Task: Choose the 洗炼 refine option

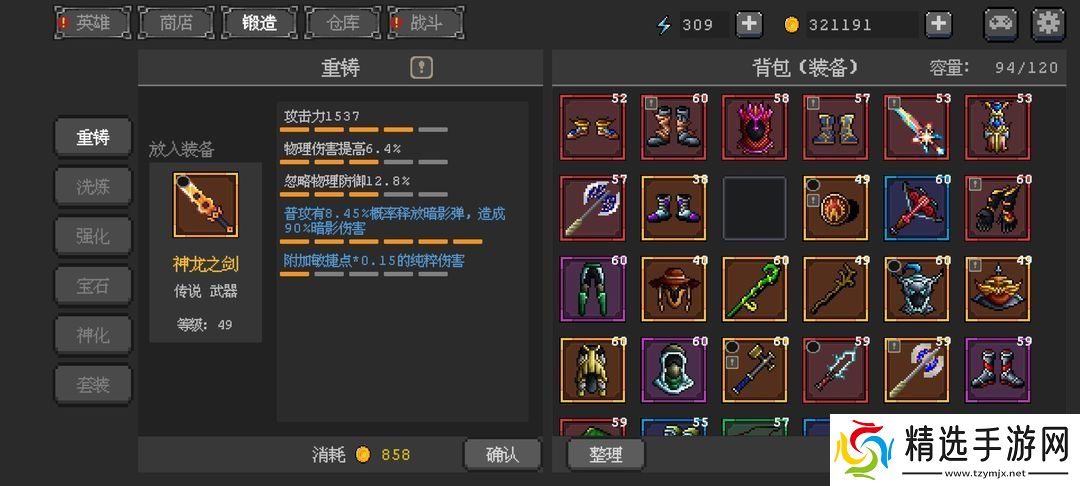Action: pos(93,186)
